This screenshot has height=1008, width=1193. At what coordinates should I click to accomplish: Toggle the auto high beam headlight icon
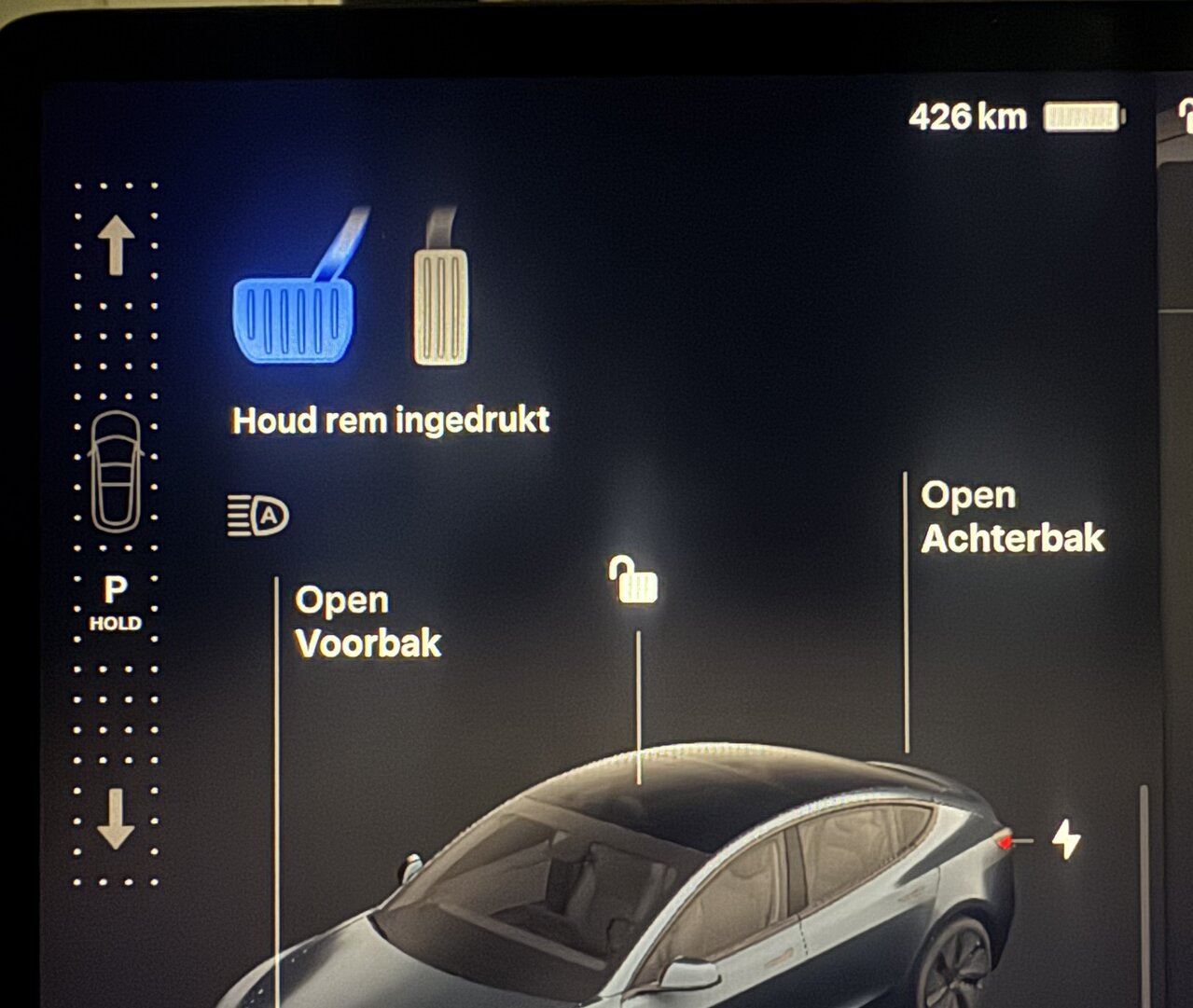click(x=258, y=515)
